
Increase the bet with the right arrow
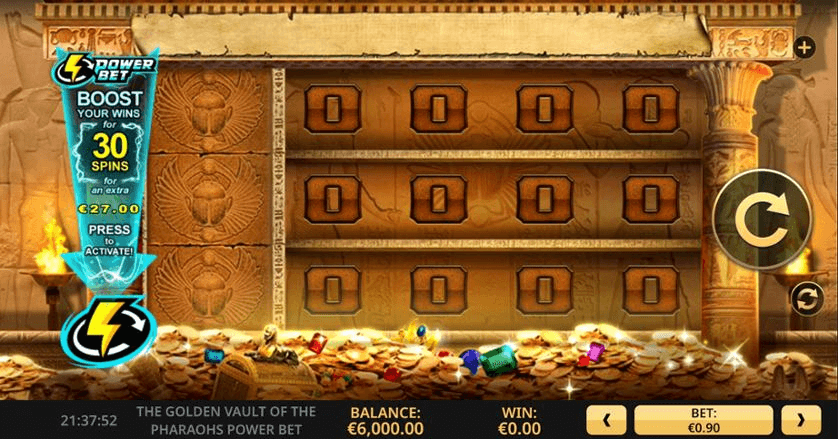click(800, 420)
